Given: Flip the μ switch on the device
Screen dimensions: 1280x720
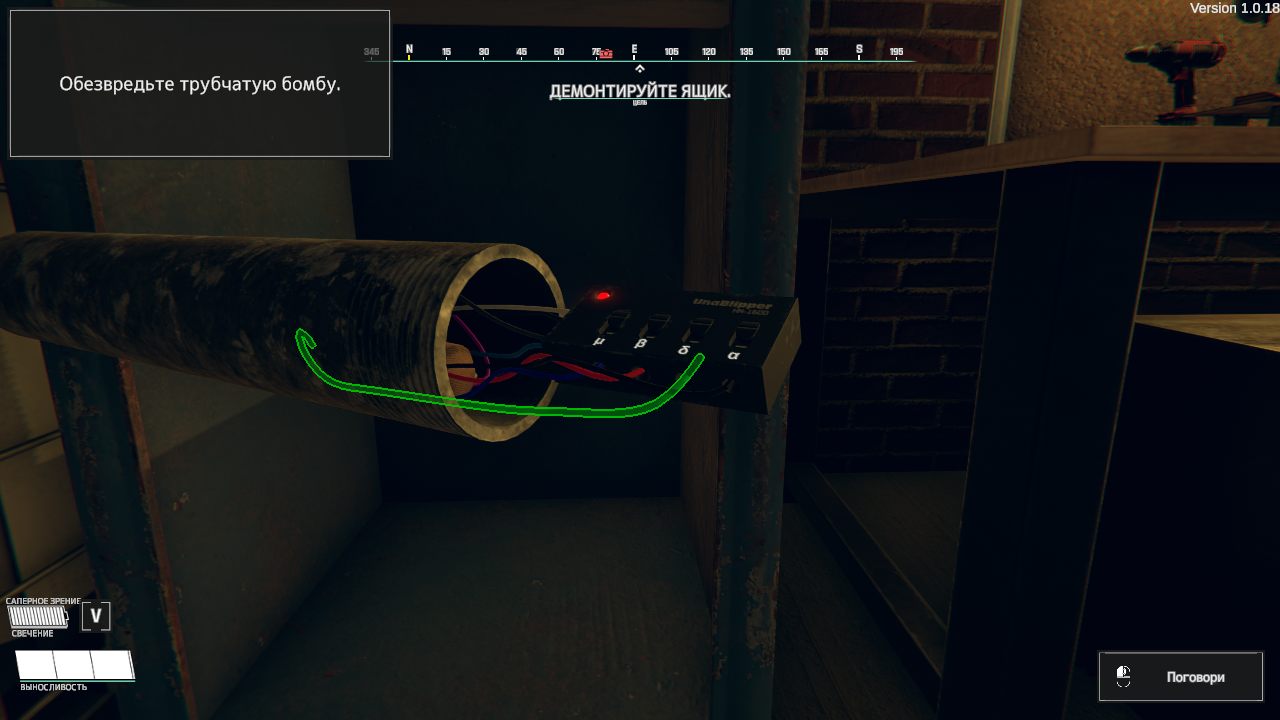Looking at the screenshot, I should click(612, 323).
